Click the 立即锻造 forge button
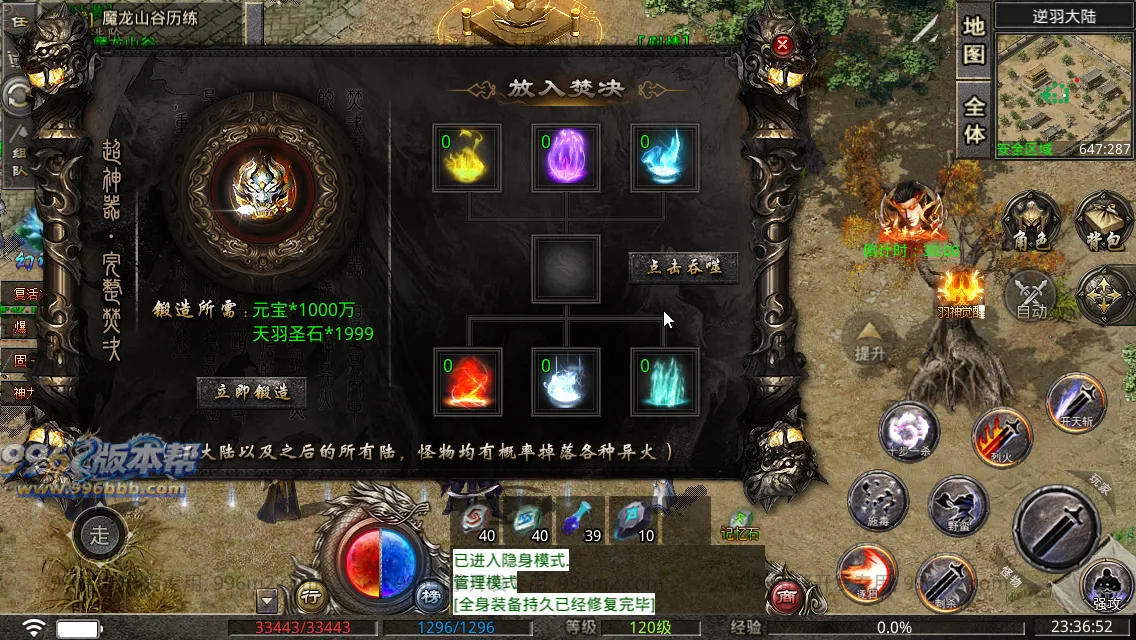1136x640 pixels. click(252, 391)
